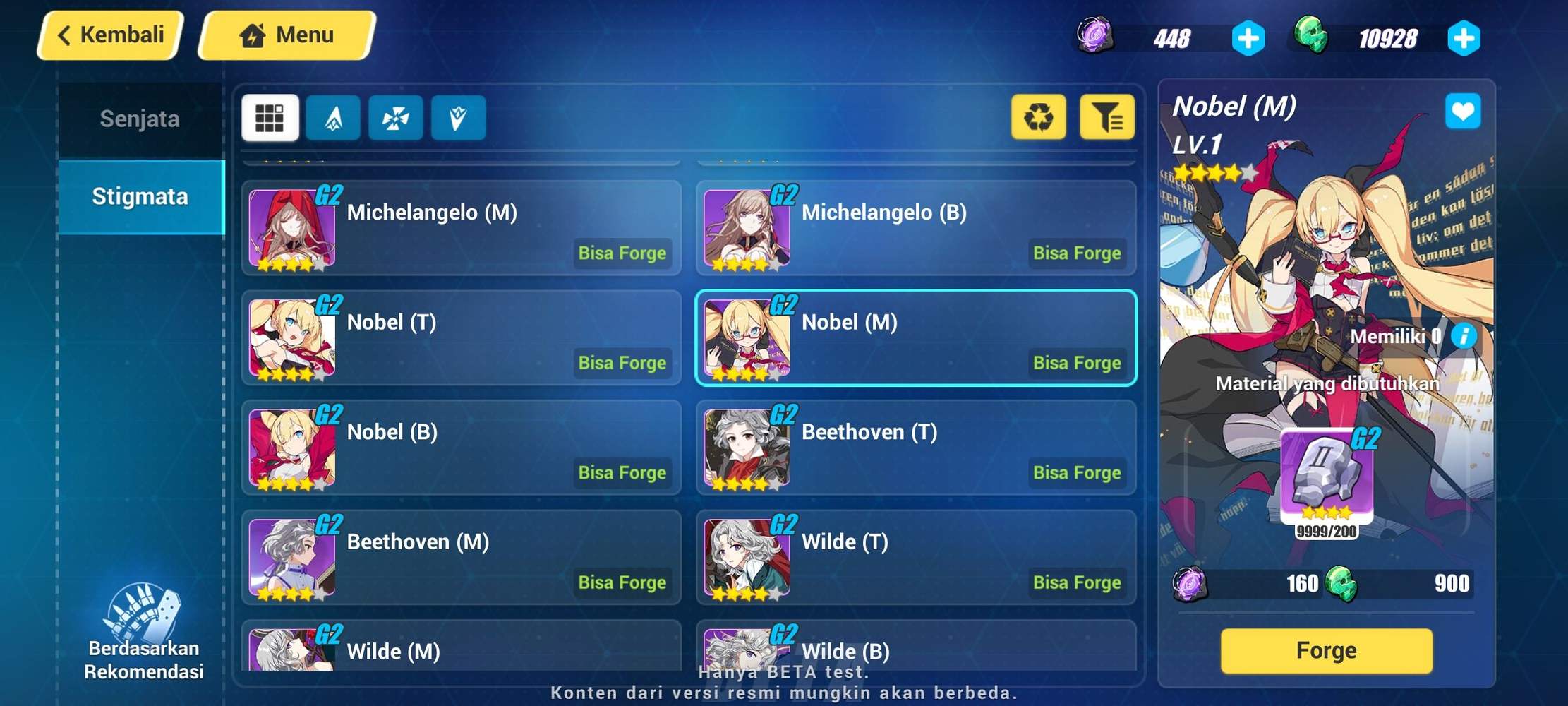Open the recycle stigmata icon
Viewport: 1568px width, 706px height.
[x=1038, y=117]
